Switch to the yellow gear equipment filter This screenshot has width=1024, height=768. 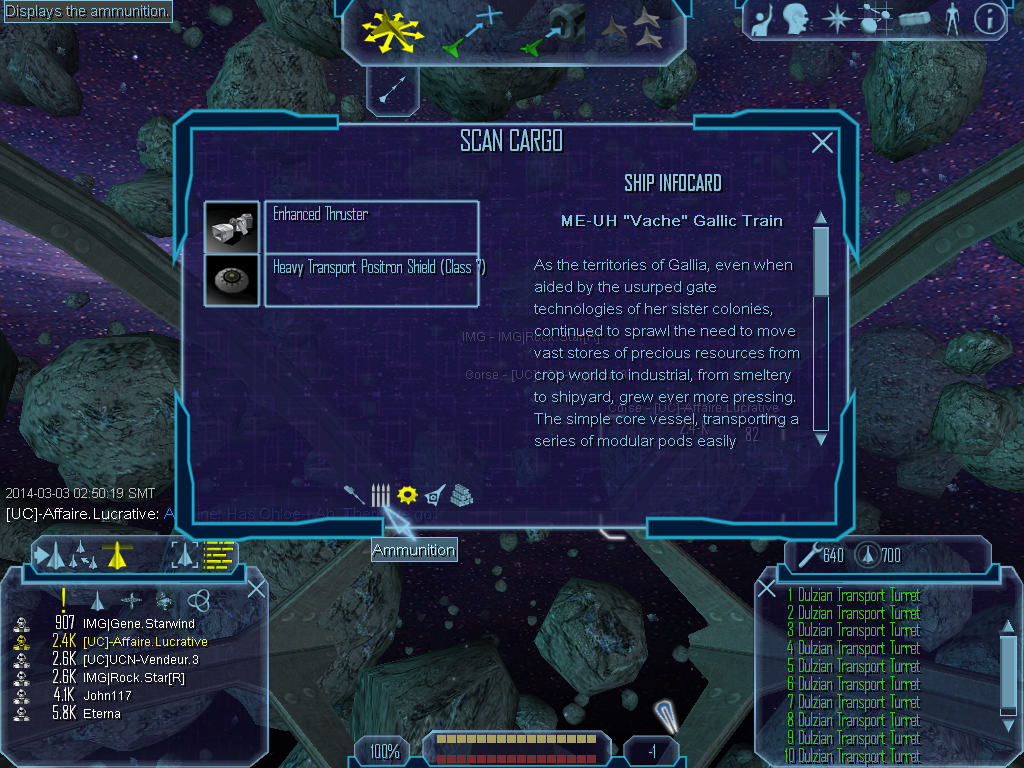(x=406, y=494)
